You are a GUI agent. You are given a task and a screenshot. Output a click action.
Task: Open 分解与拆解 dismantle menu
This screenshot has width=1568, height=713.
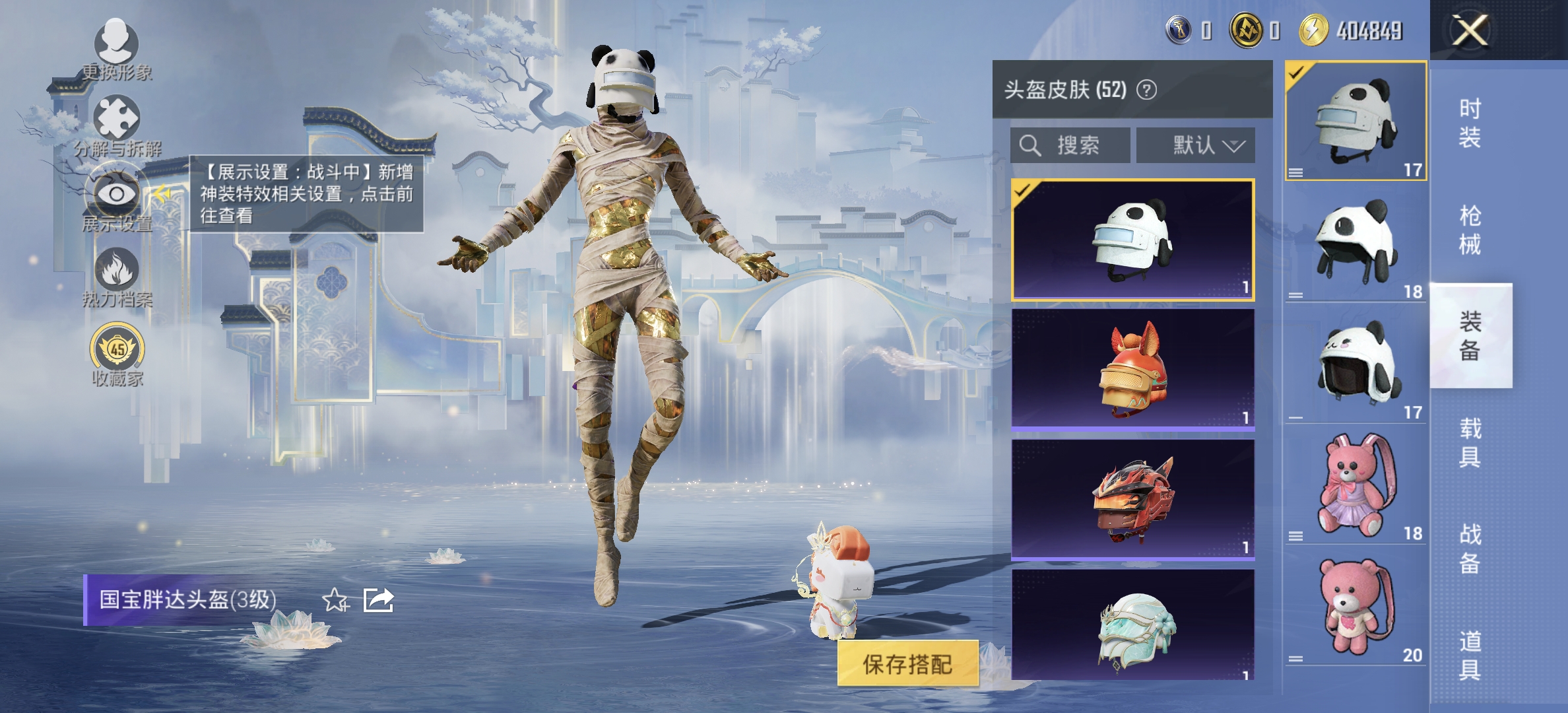click(117, 127)
